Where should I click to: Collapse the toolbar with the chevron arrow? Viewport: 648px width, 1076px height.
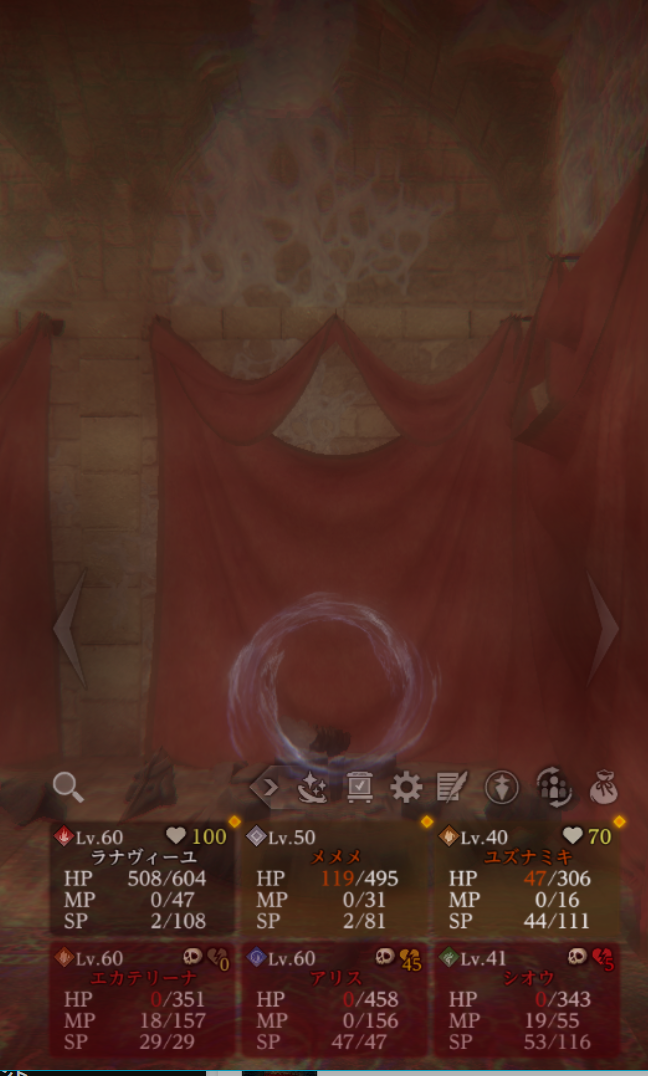(266, 788)
